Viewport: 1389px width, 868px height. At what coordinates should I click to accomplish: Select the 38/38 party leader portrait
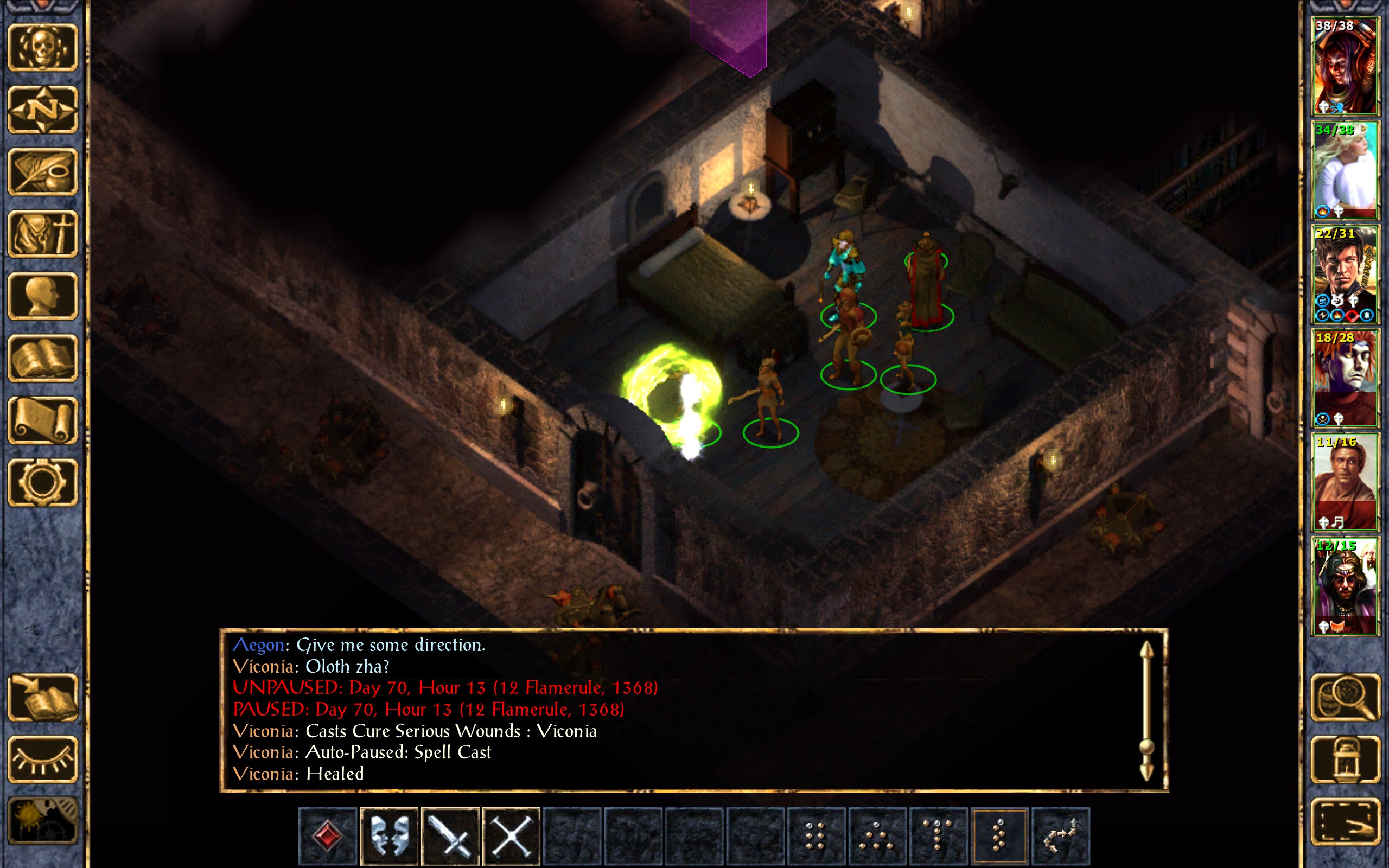(1344, 67)
